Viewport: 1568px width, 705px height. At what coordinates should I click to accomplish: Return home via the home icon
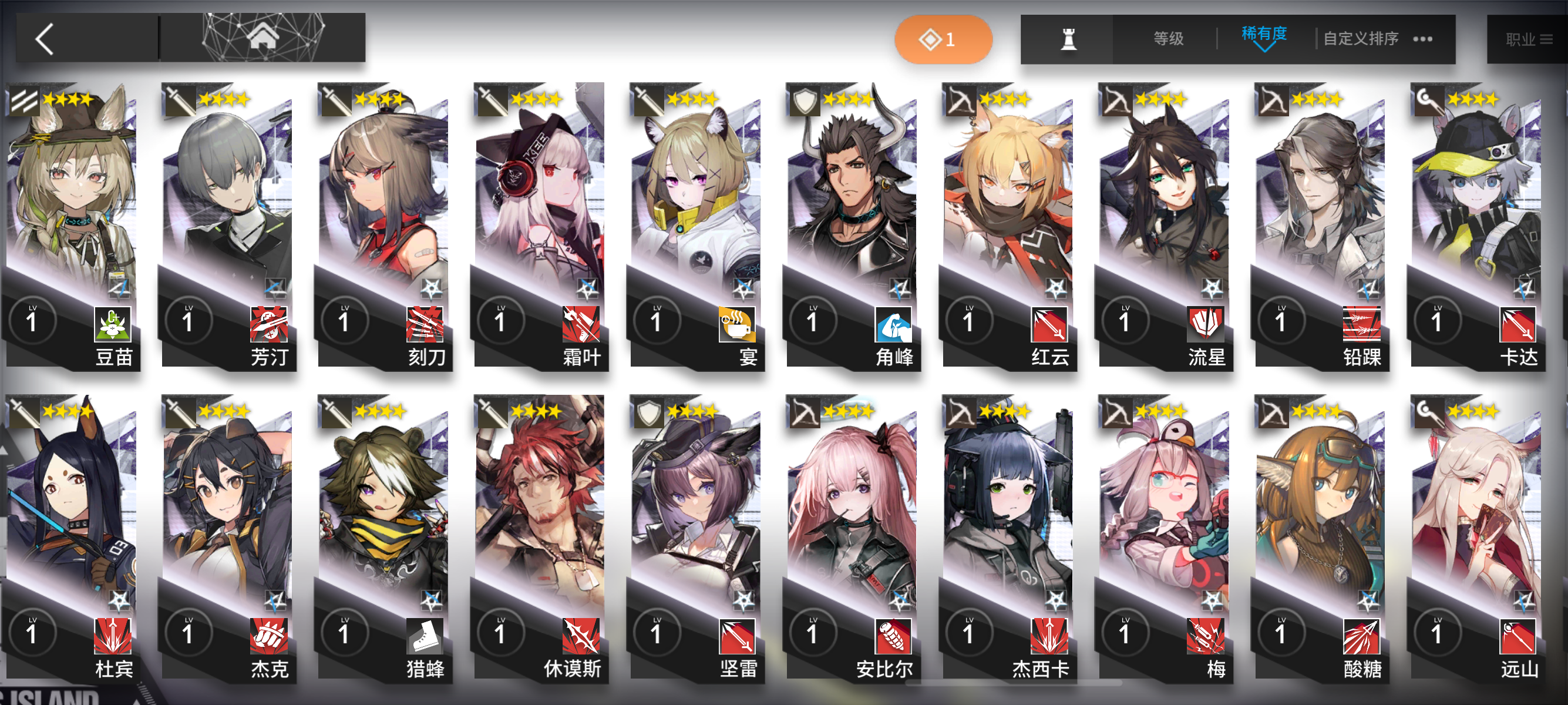(x=265, y=36)
